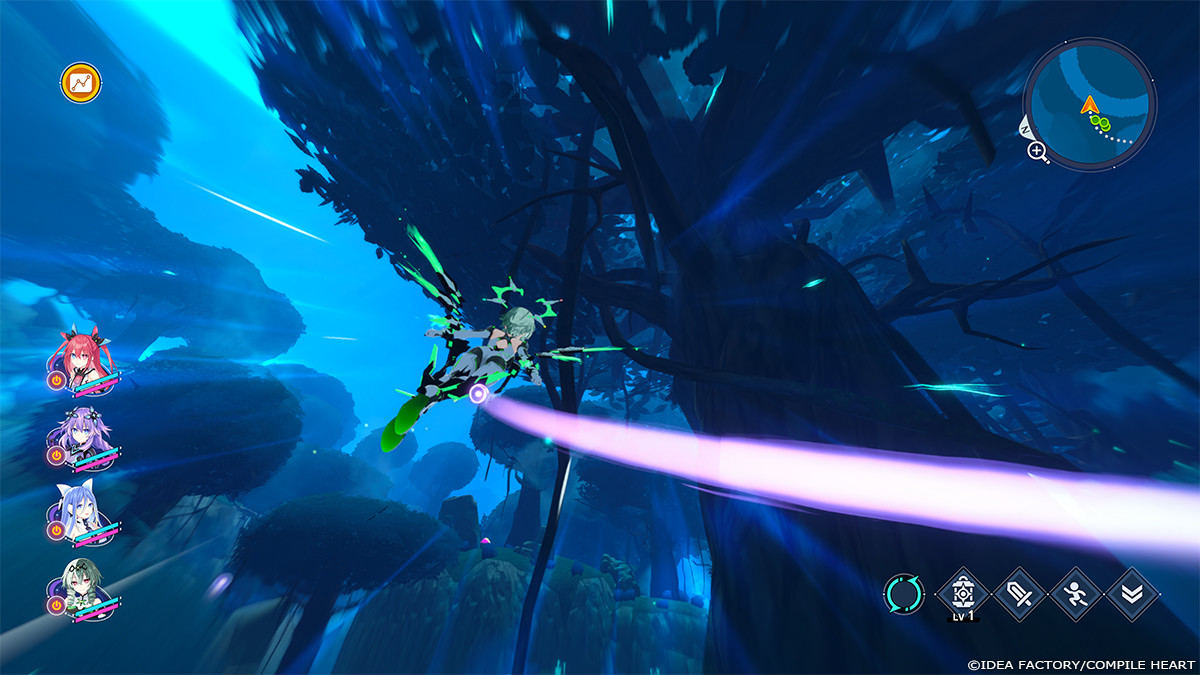Screen dimensions: 1200x675
Task: Activate the cyan circular swap arrows icon
Action: 904,594
